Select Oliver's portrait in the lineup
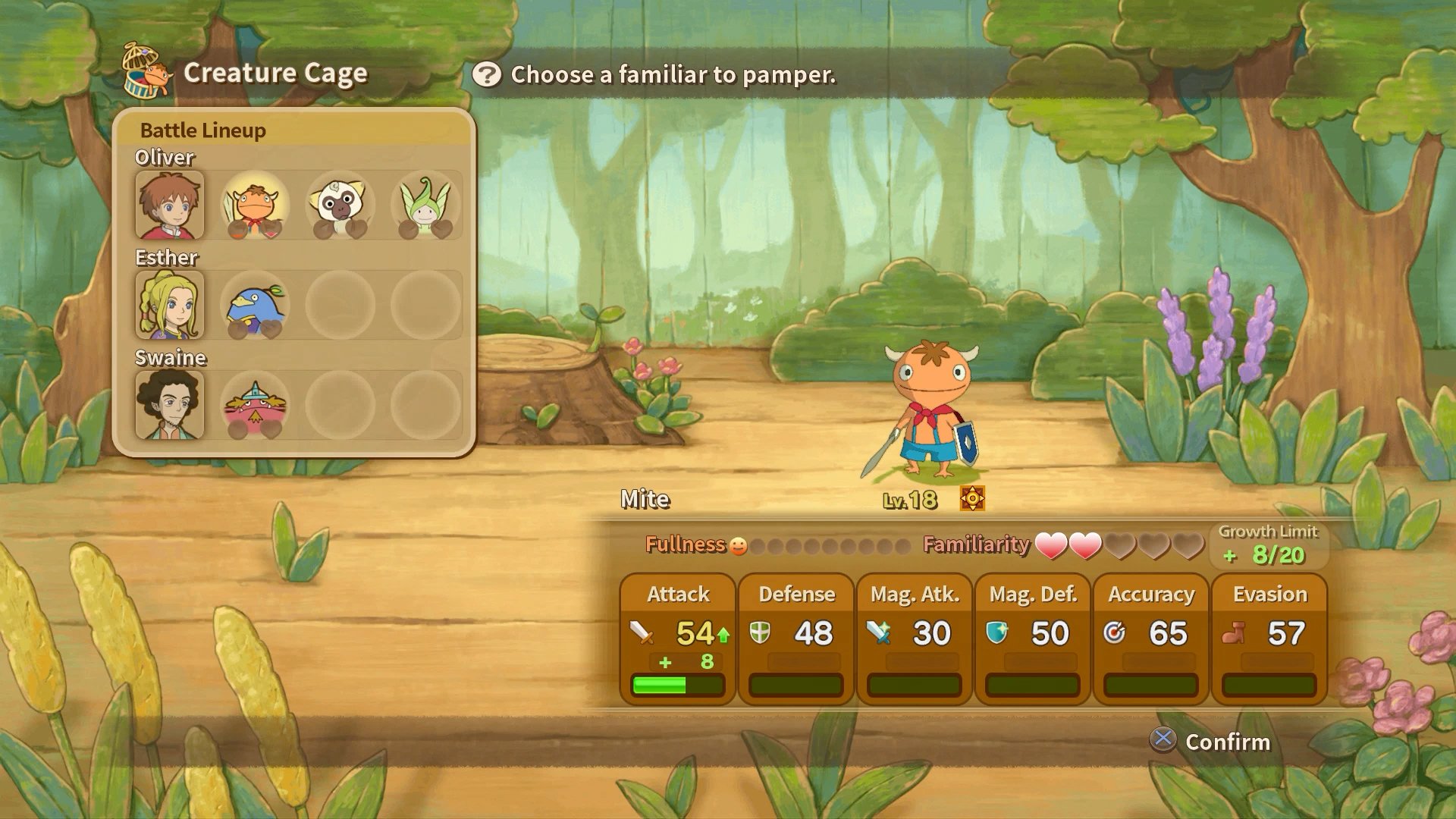The width and height of the screenshot is (1456, 819). tap(170, 205)
